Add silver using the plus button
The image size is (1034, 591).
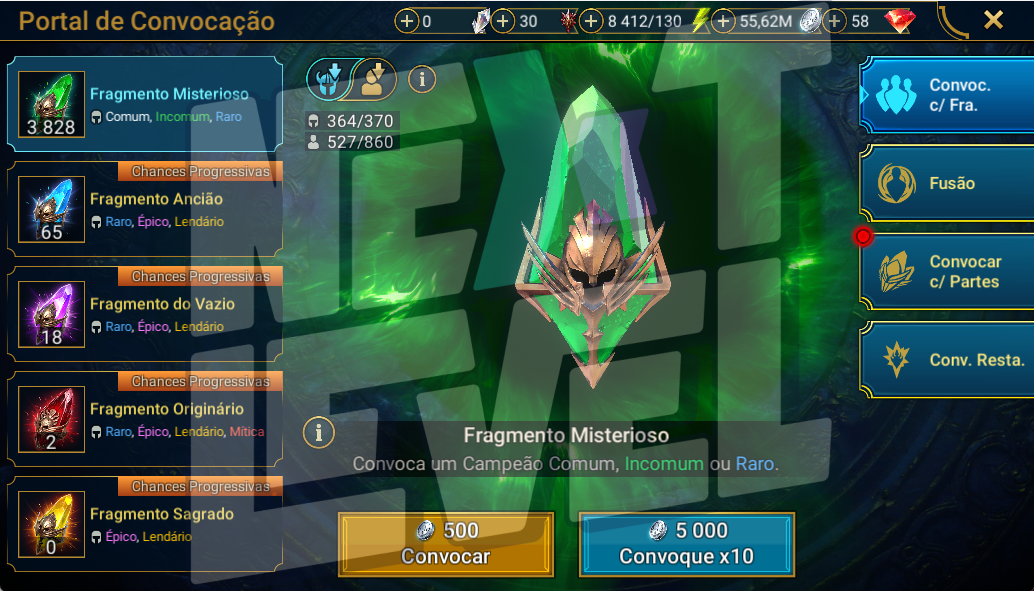pos(724,21)
